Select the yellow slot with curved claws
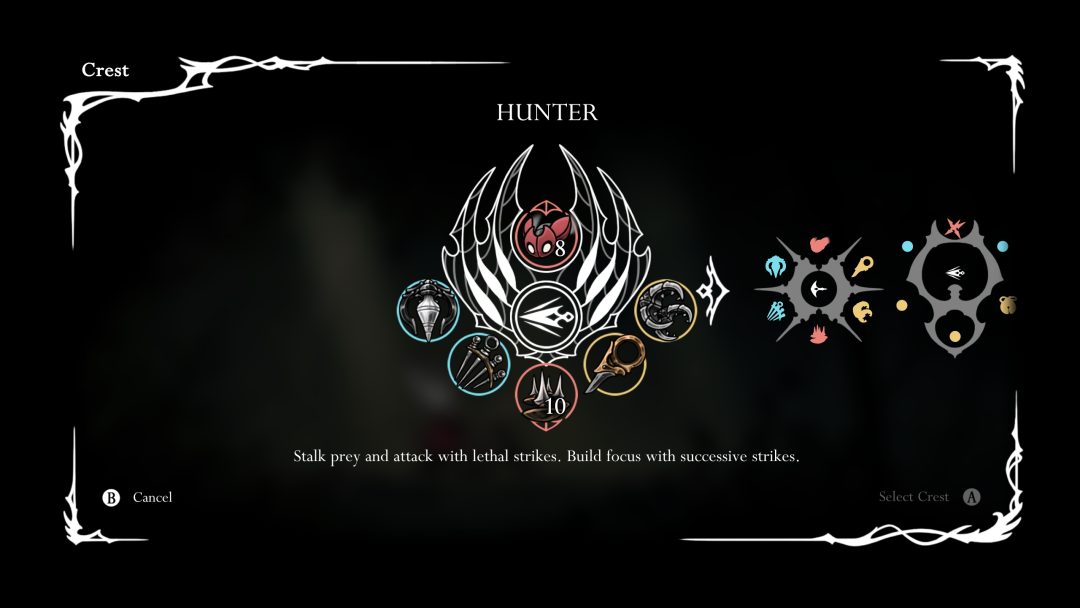The width and height of the screenshot is (1080, 608). (665, 310)
